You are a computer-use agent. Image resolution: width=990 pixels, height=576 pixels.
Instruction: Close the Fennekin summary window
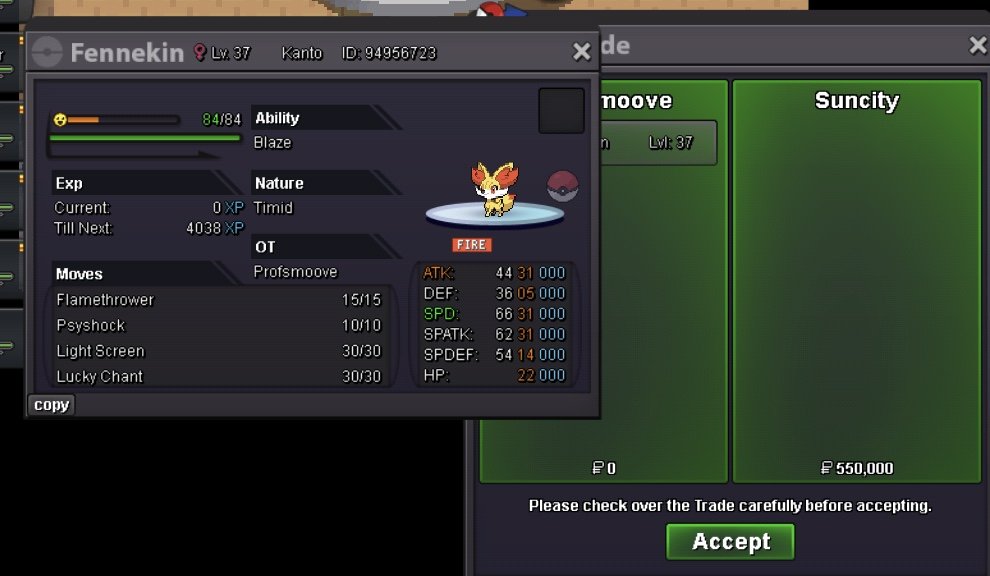[581, 52]
